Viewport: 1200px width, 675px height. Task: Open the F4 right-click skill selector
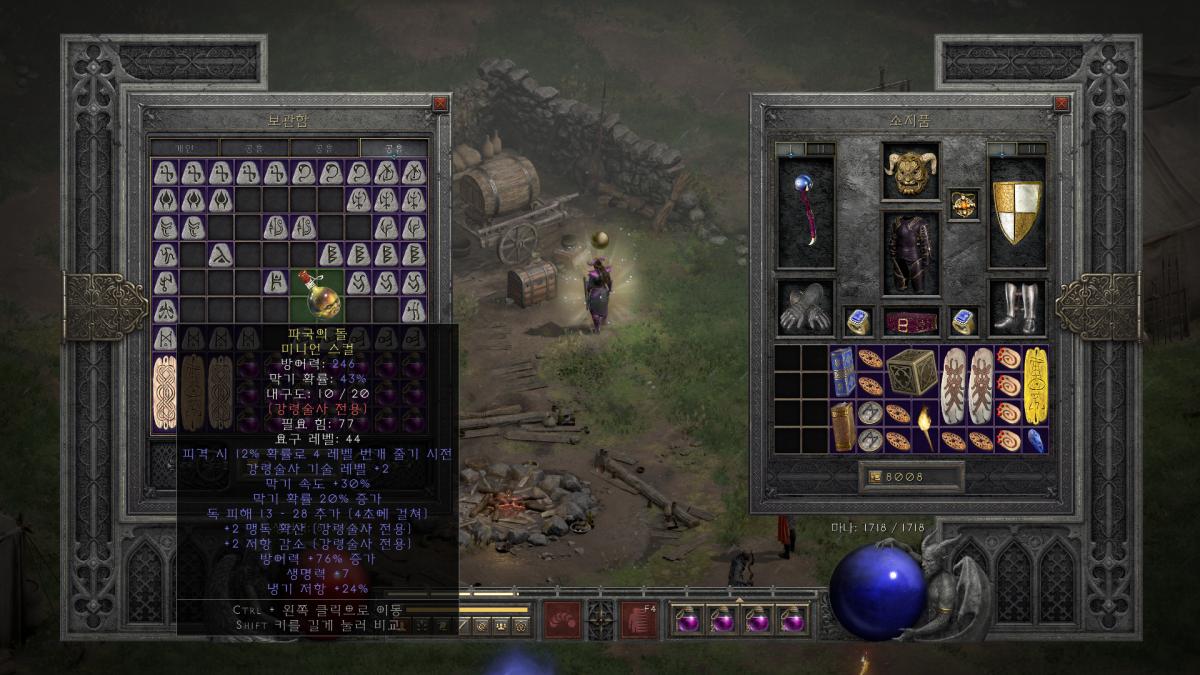(x=640, y=621)
